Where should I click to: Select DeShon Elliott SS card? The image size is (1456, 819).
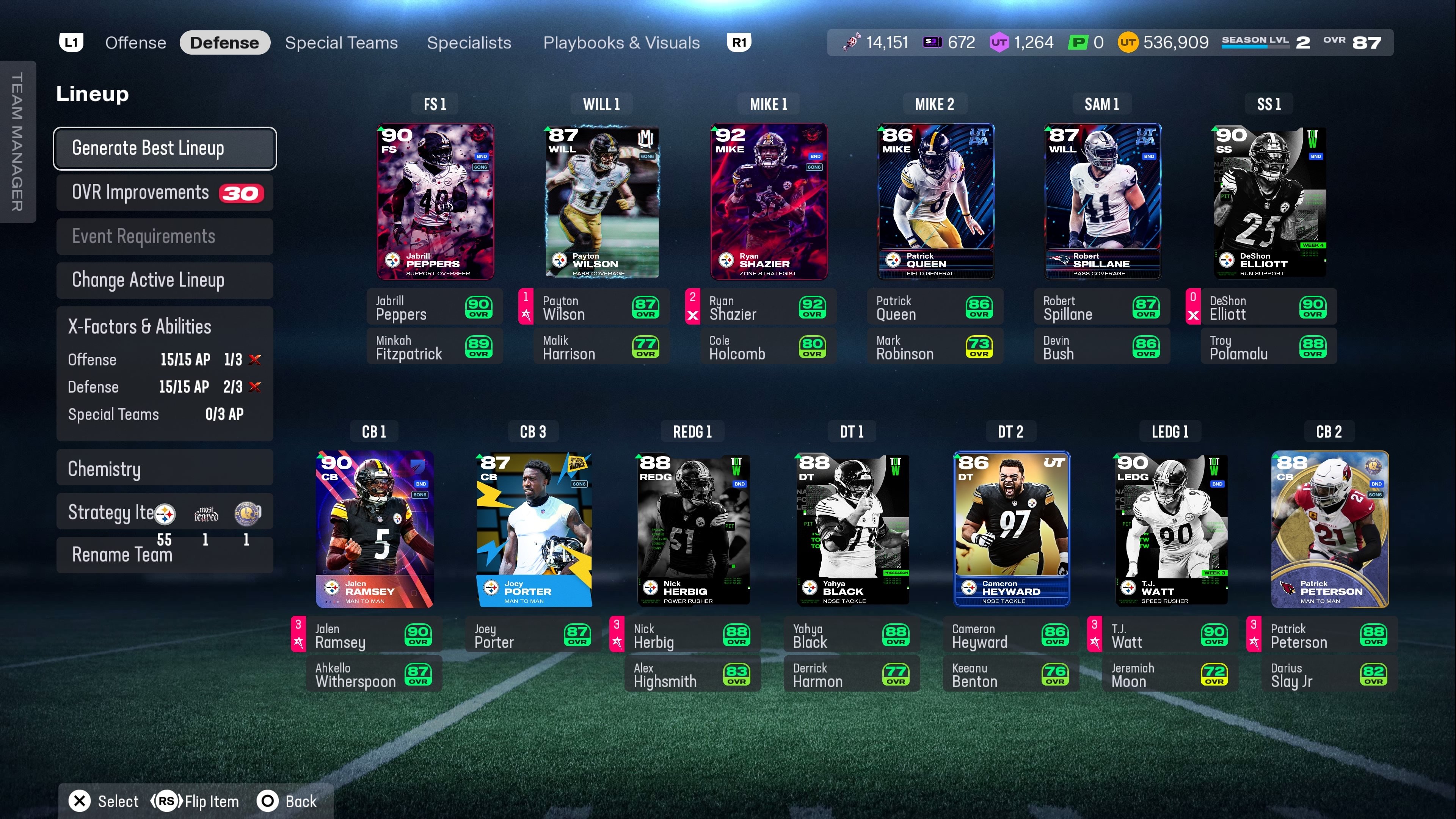click(1269, 202)
